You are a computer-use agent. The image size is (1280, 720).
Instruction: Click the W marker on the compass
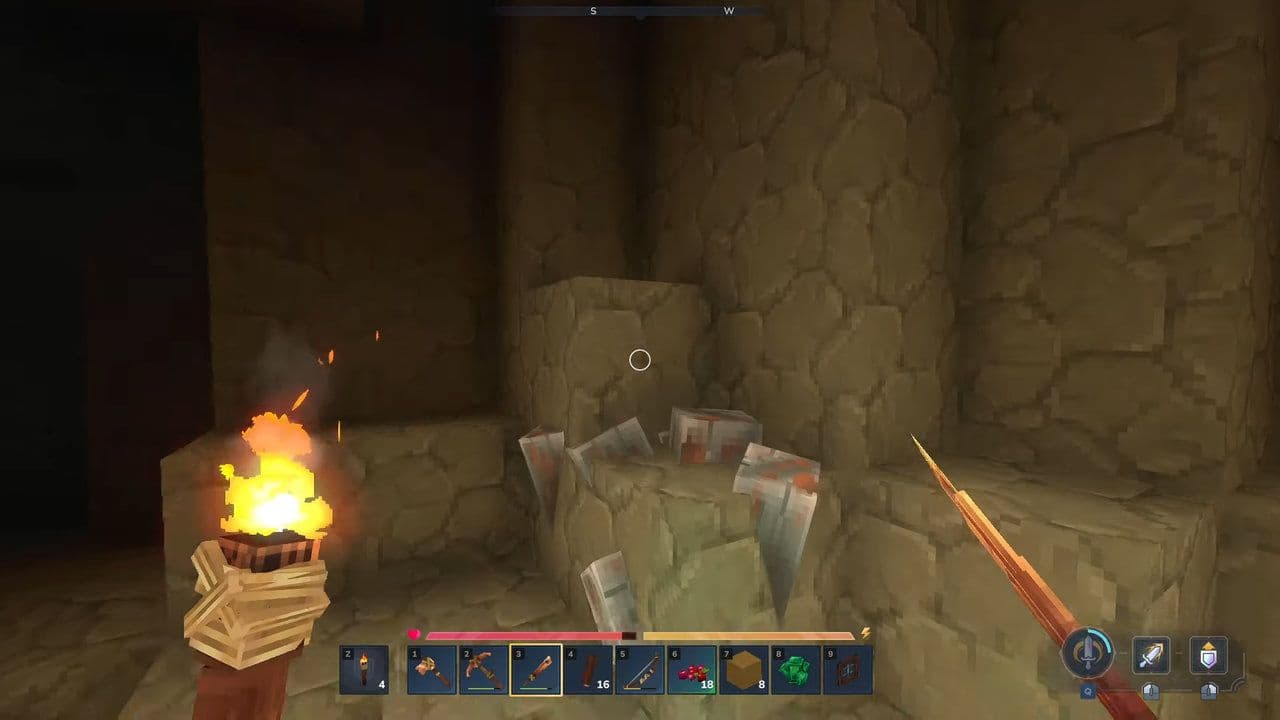[729, 11]
